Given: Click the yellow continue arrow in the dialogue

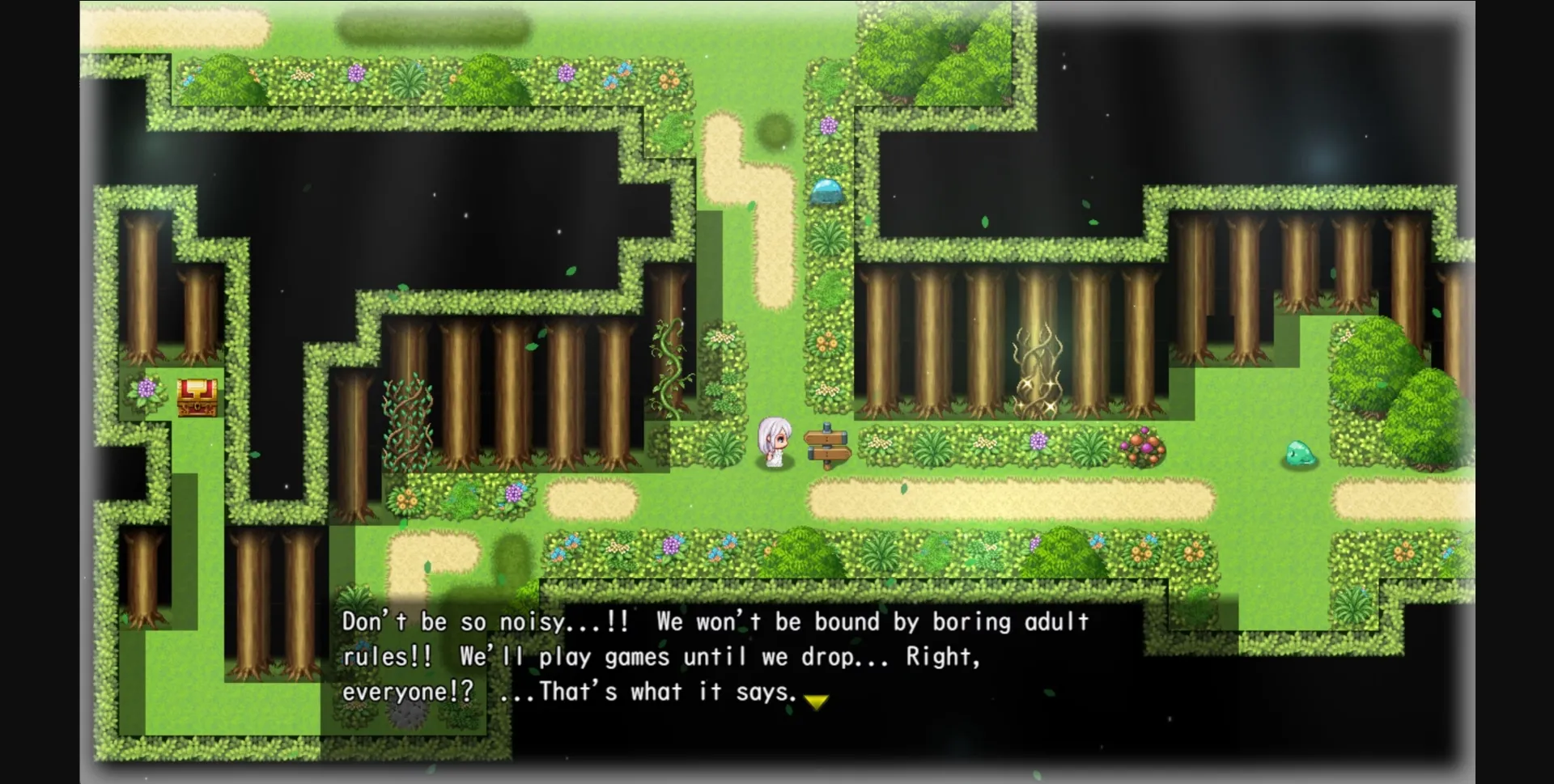Looking at the screenshot, I should point(817,701).
